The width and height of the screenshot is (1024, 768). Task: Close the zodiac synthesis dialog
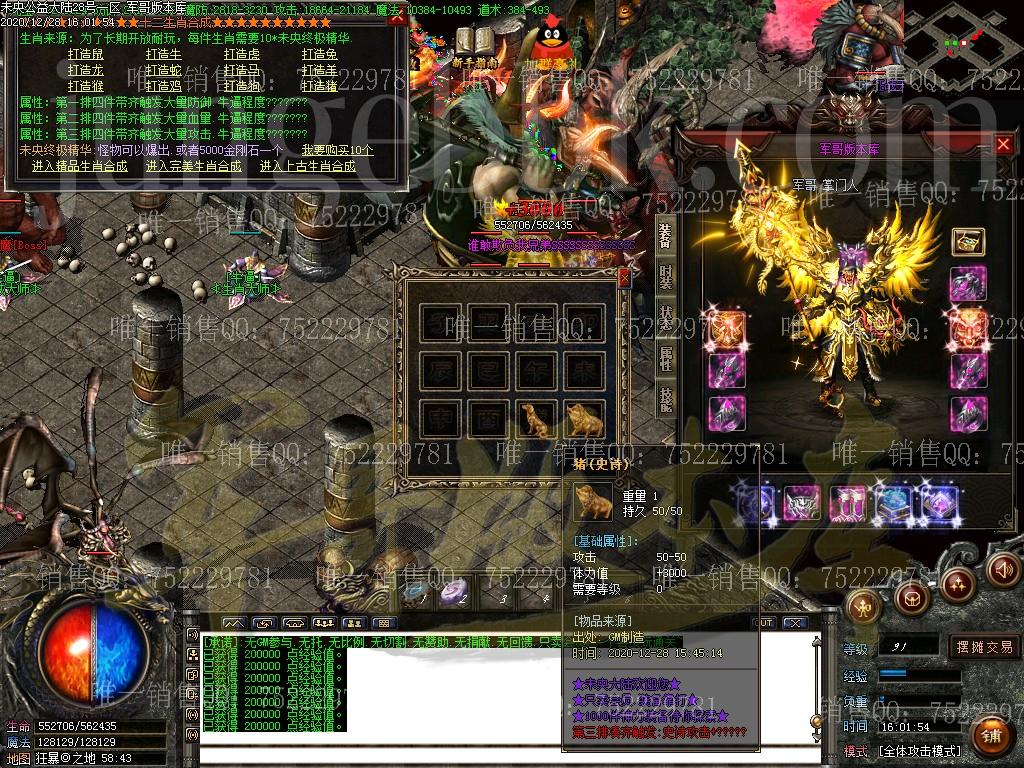pos(396,17)
